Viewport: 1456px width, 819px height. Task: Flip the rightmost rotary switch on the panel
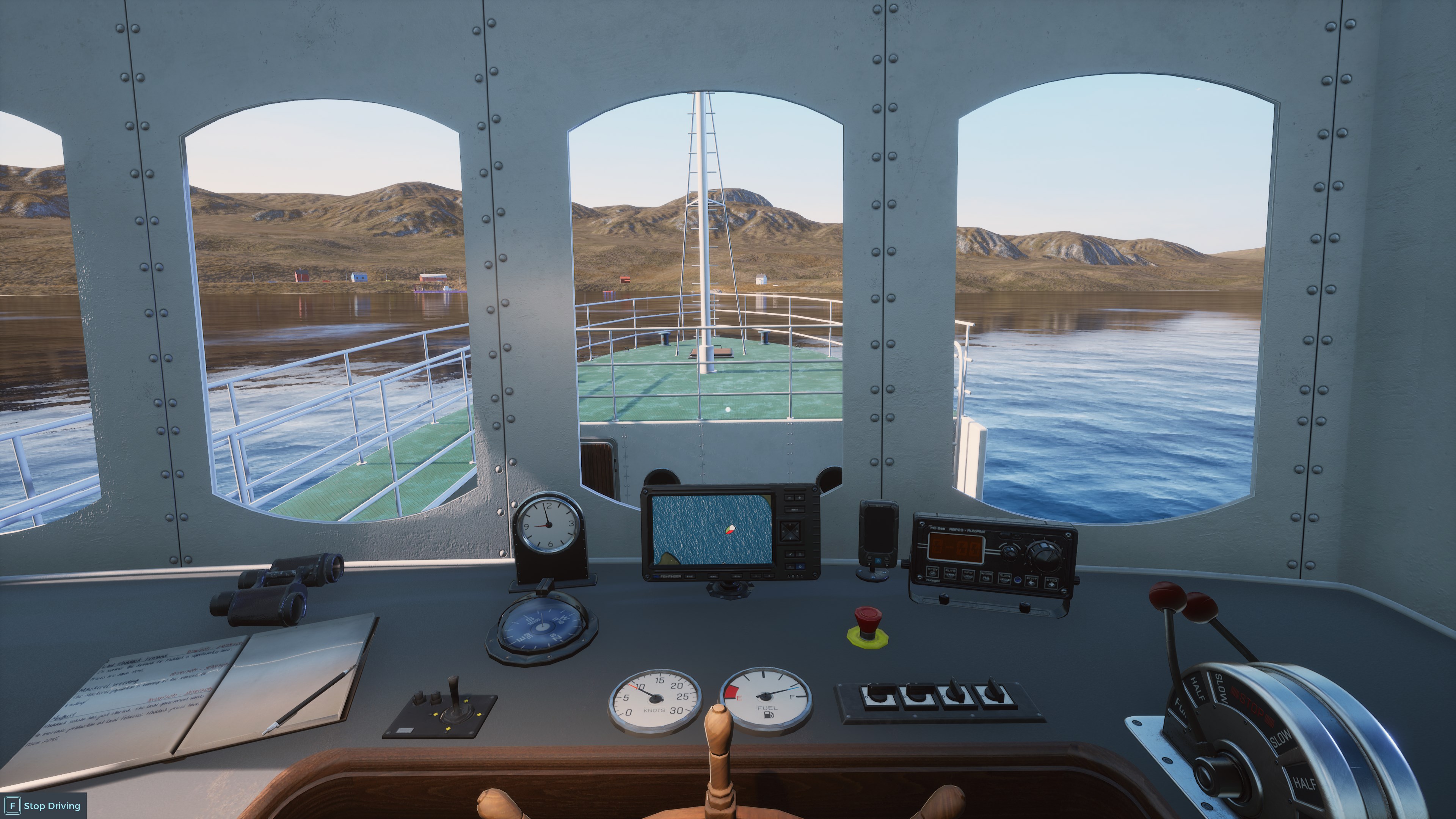pos(994,692)
